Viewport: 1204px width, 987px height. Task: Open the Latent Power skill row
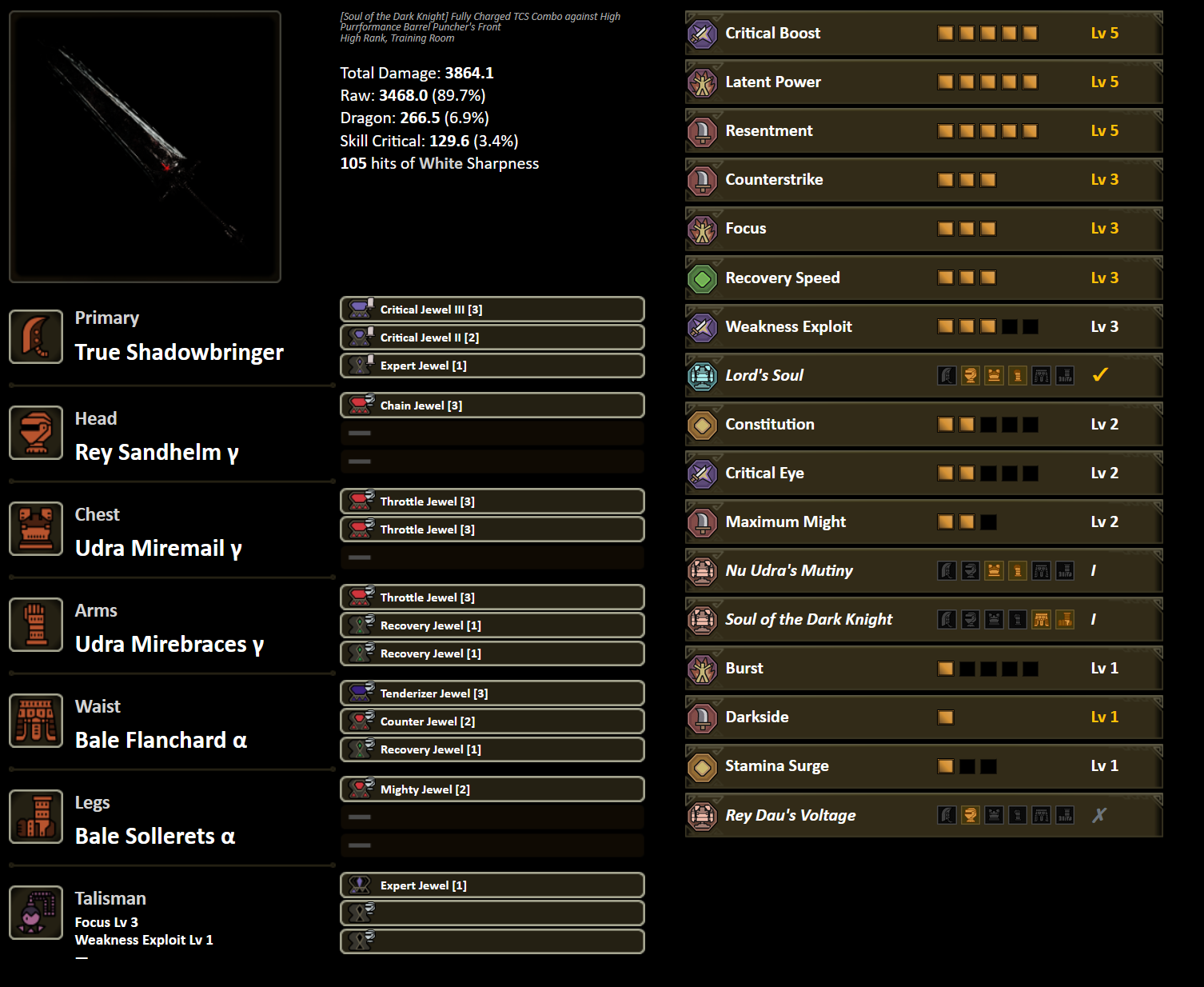click(923, 82)
